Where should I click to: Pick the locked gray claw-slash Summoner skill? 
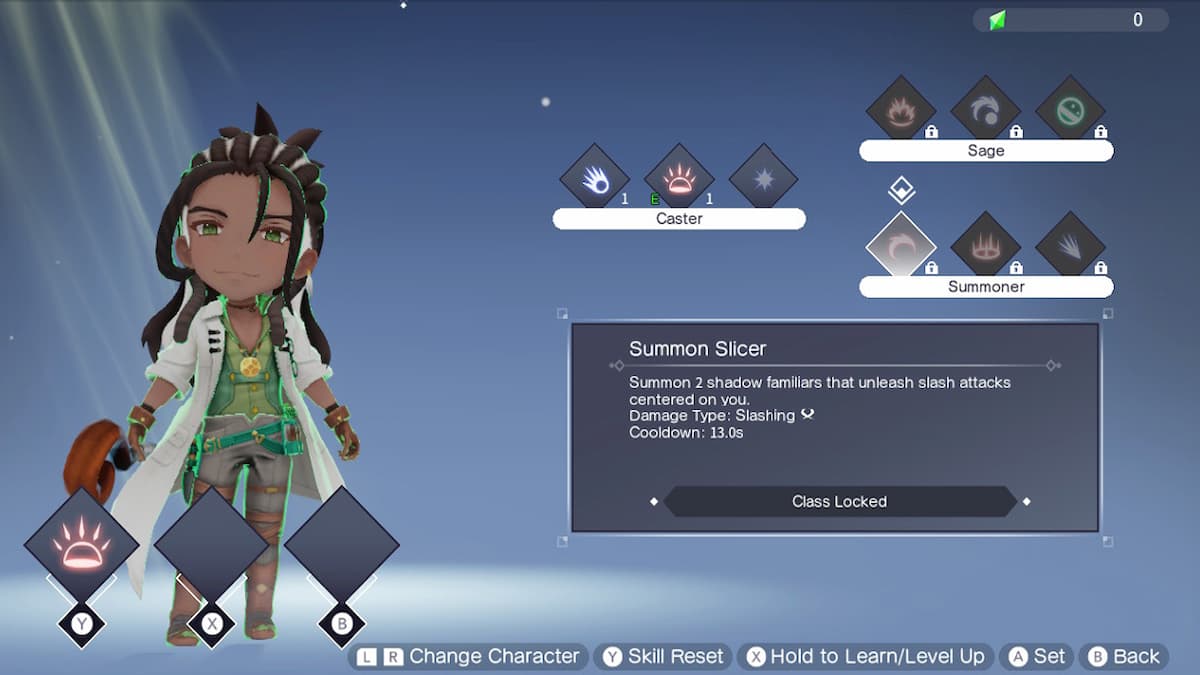tap(1070, 246)
